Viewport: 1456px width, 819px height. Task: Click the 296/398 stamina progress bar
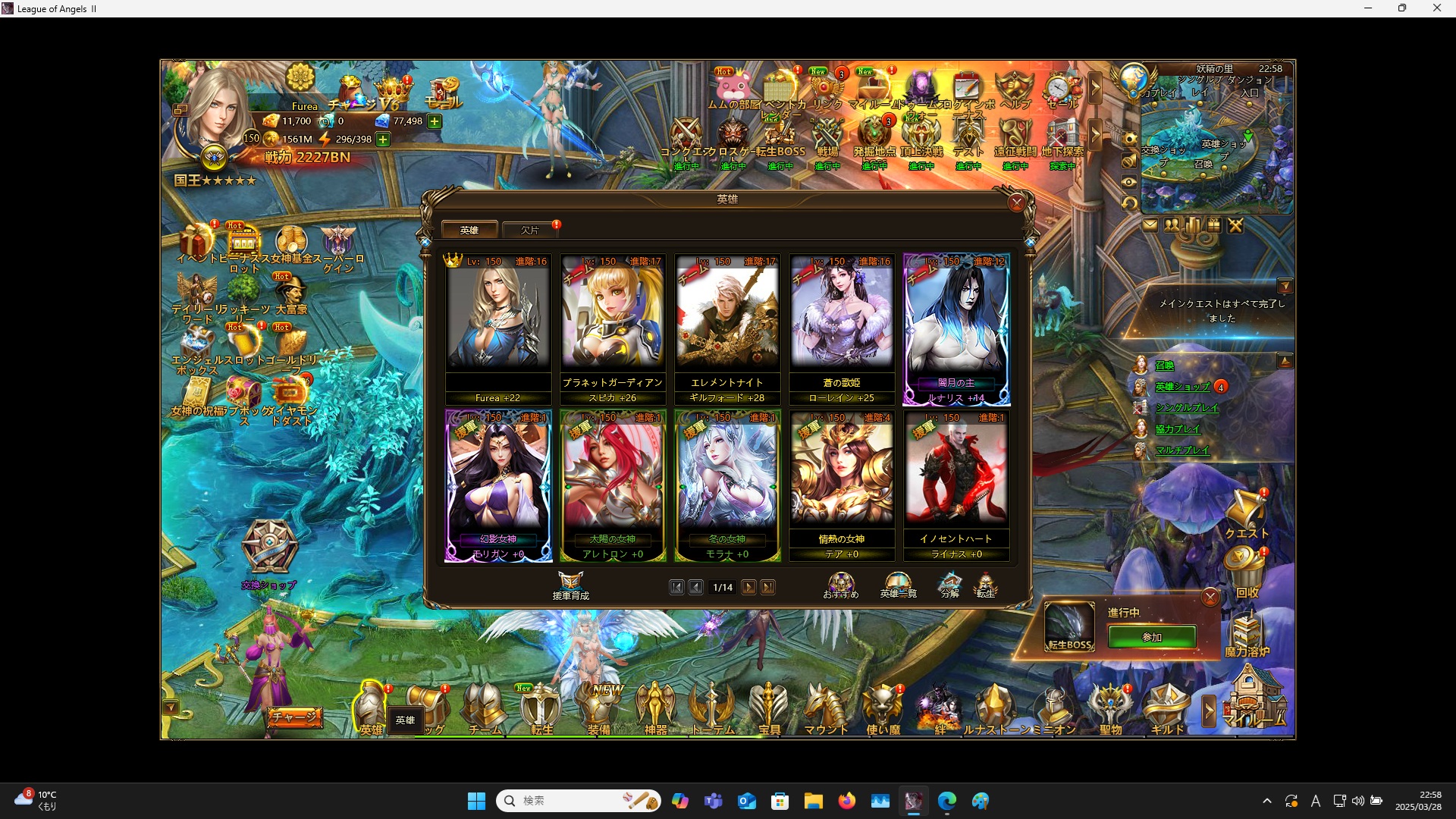click(x=351, y=140)
